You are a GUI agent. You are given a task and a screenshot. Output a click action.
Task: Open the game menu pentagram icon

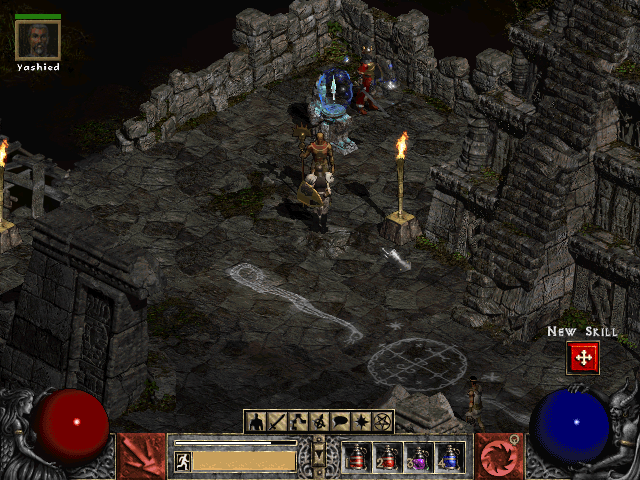pos(383,422)
